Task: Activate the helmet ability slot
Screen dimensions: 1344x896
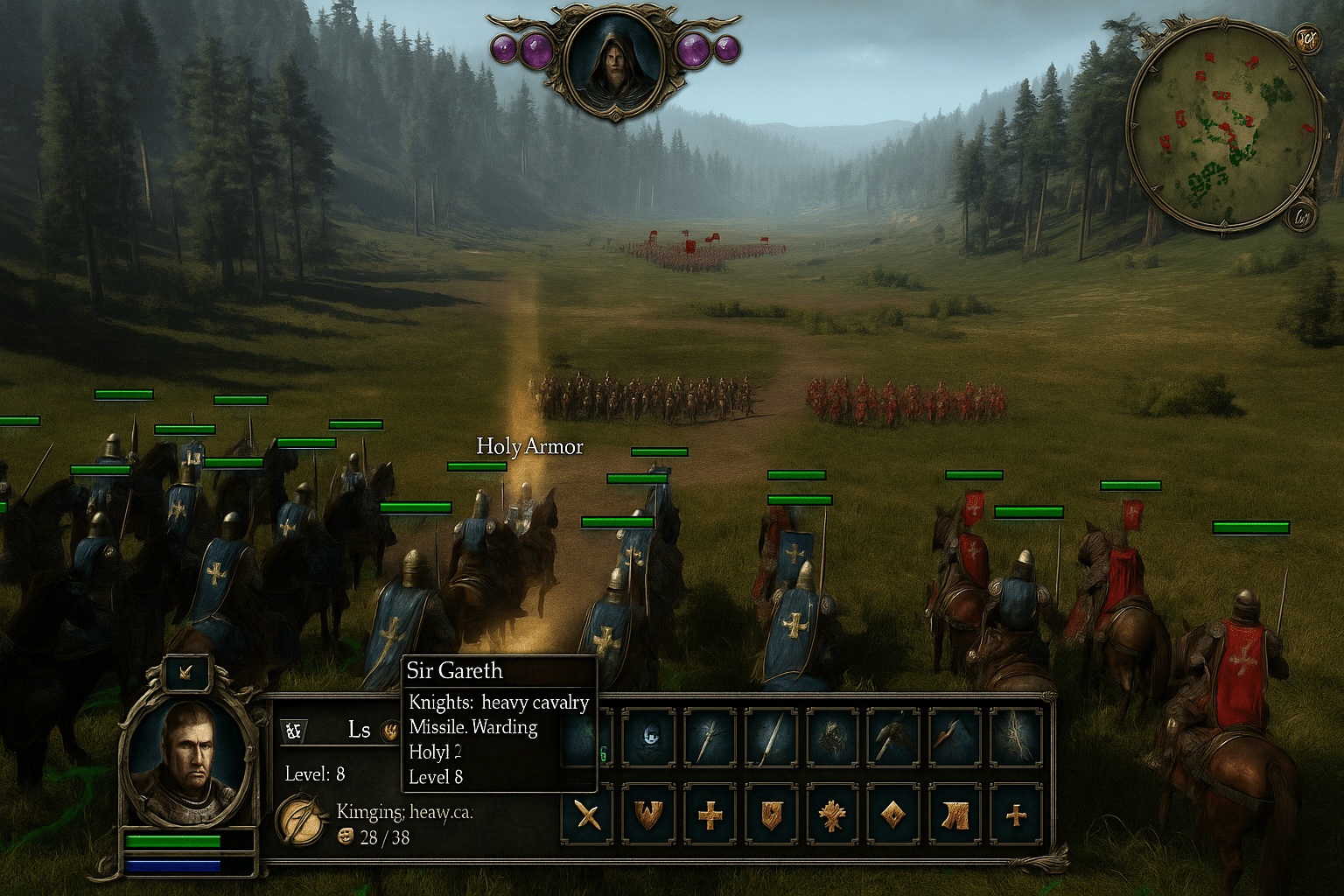Action: pyautogui.click(x=648, y=737)
